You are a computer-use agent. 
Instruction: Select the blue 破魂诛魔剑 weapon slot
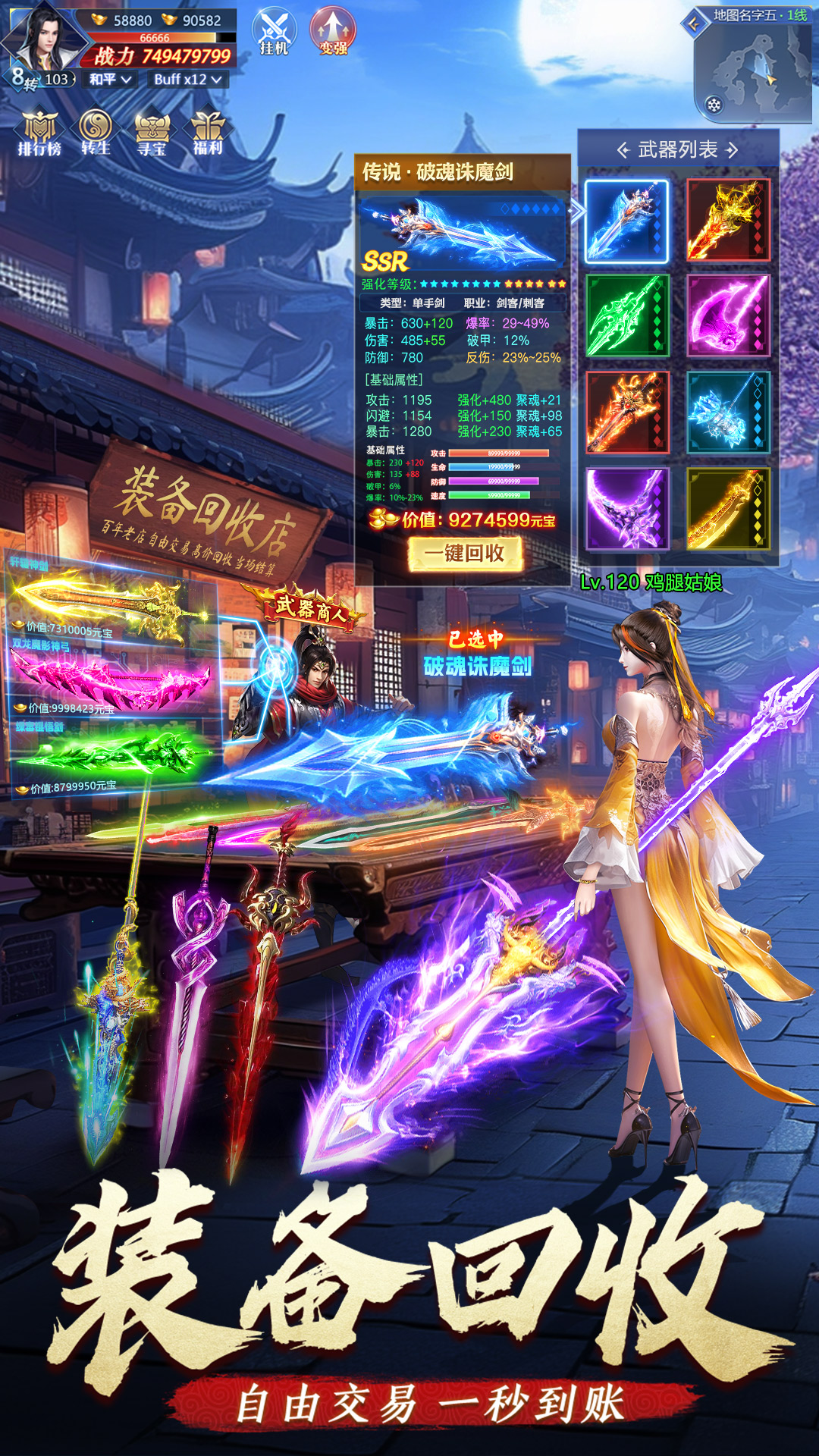[626, 221]
